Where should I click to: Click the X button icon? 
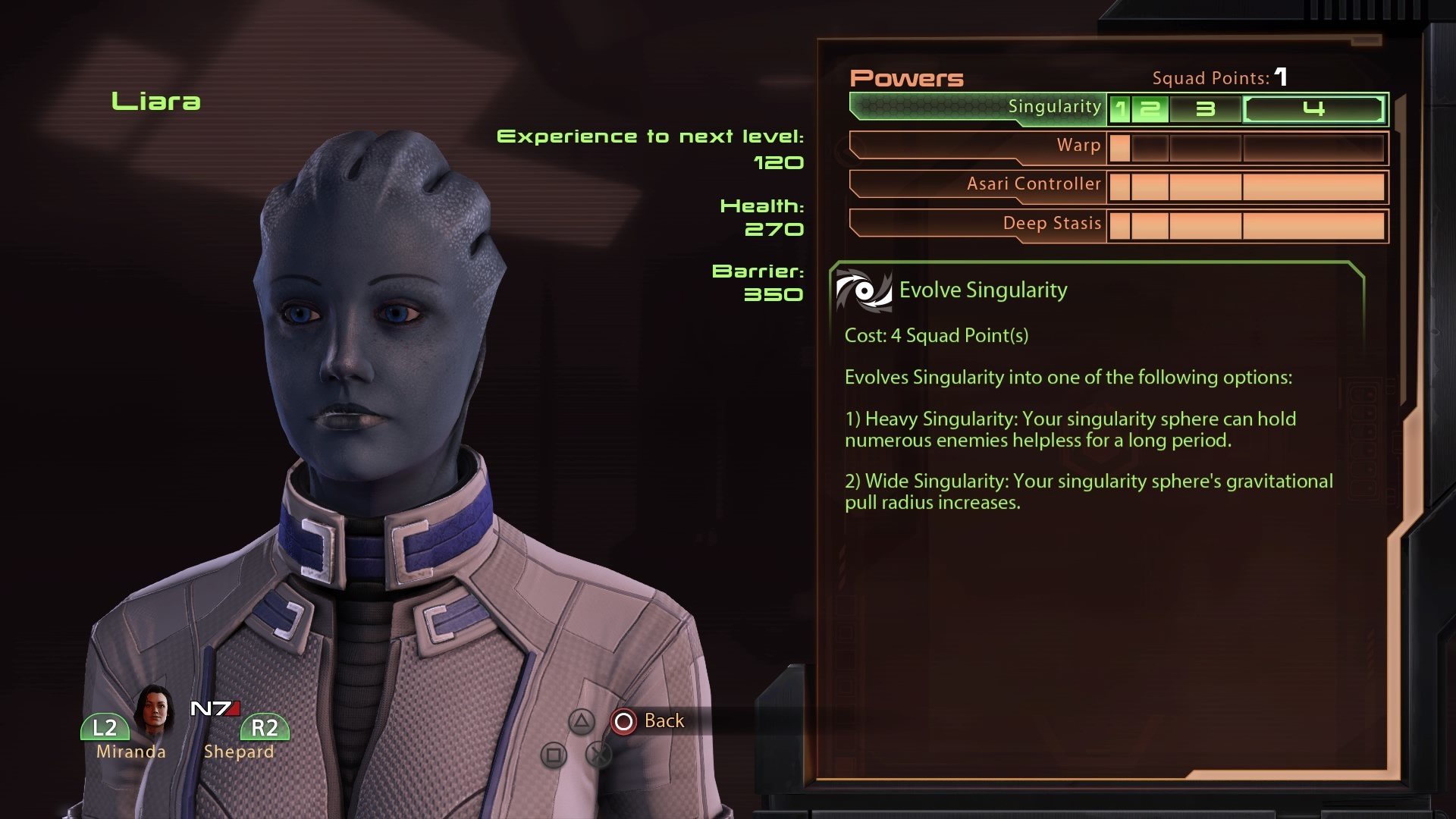599,755
